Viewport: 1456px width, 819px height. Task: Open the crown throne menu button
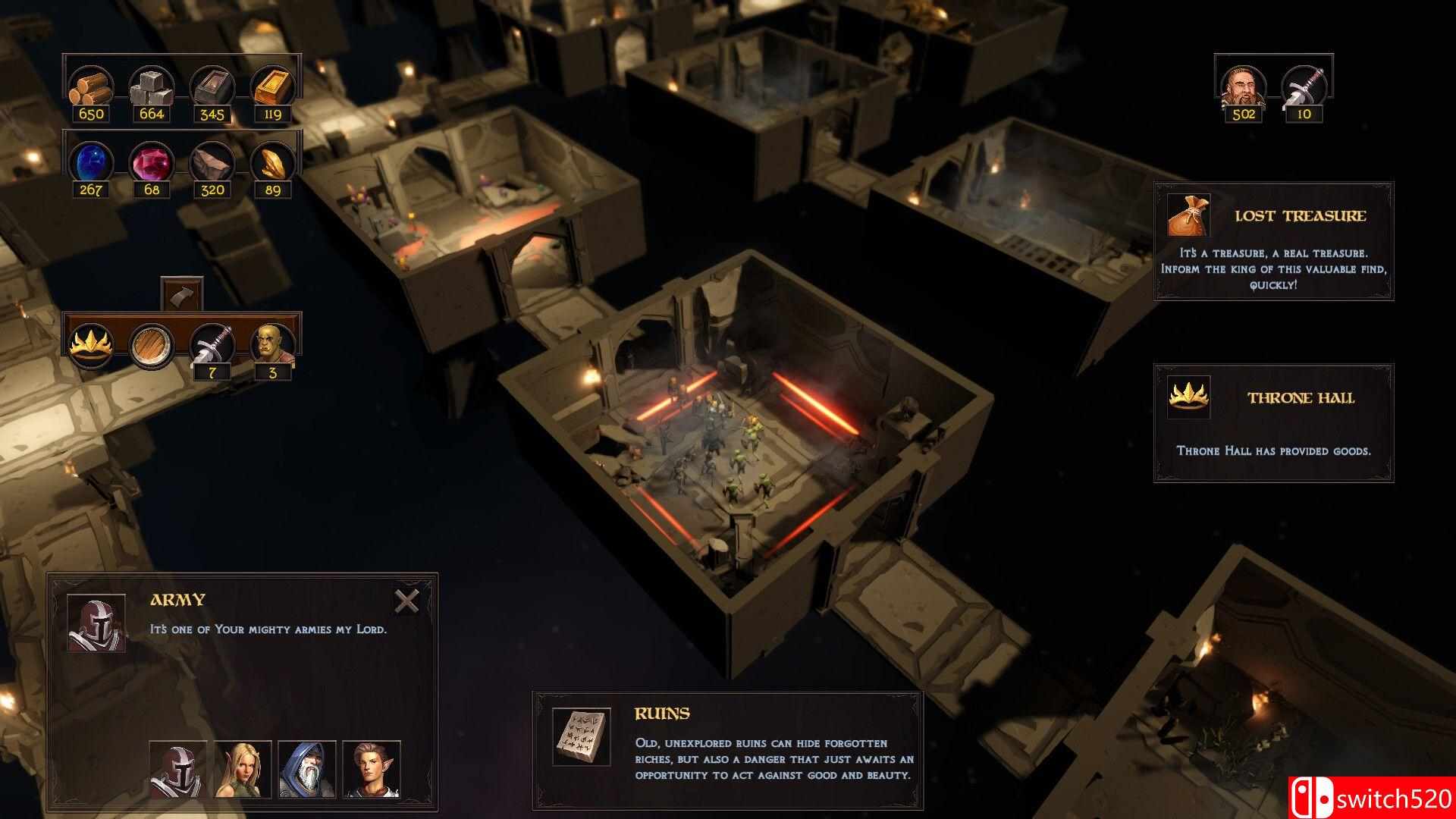(91, 345)
